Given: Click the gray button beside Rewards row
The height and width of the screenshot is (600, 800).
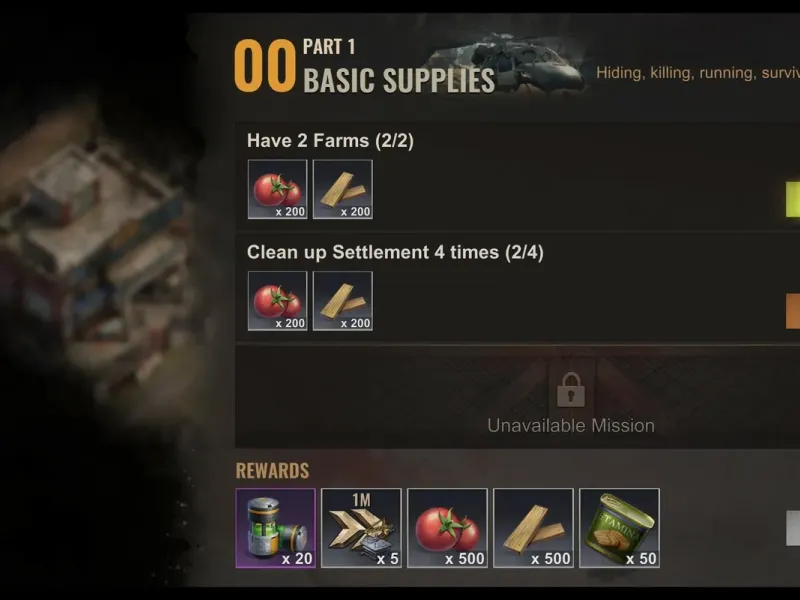Looking at the screenshot, I should point(793,528).
